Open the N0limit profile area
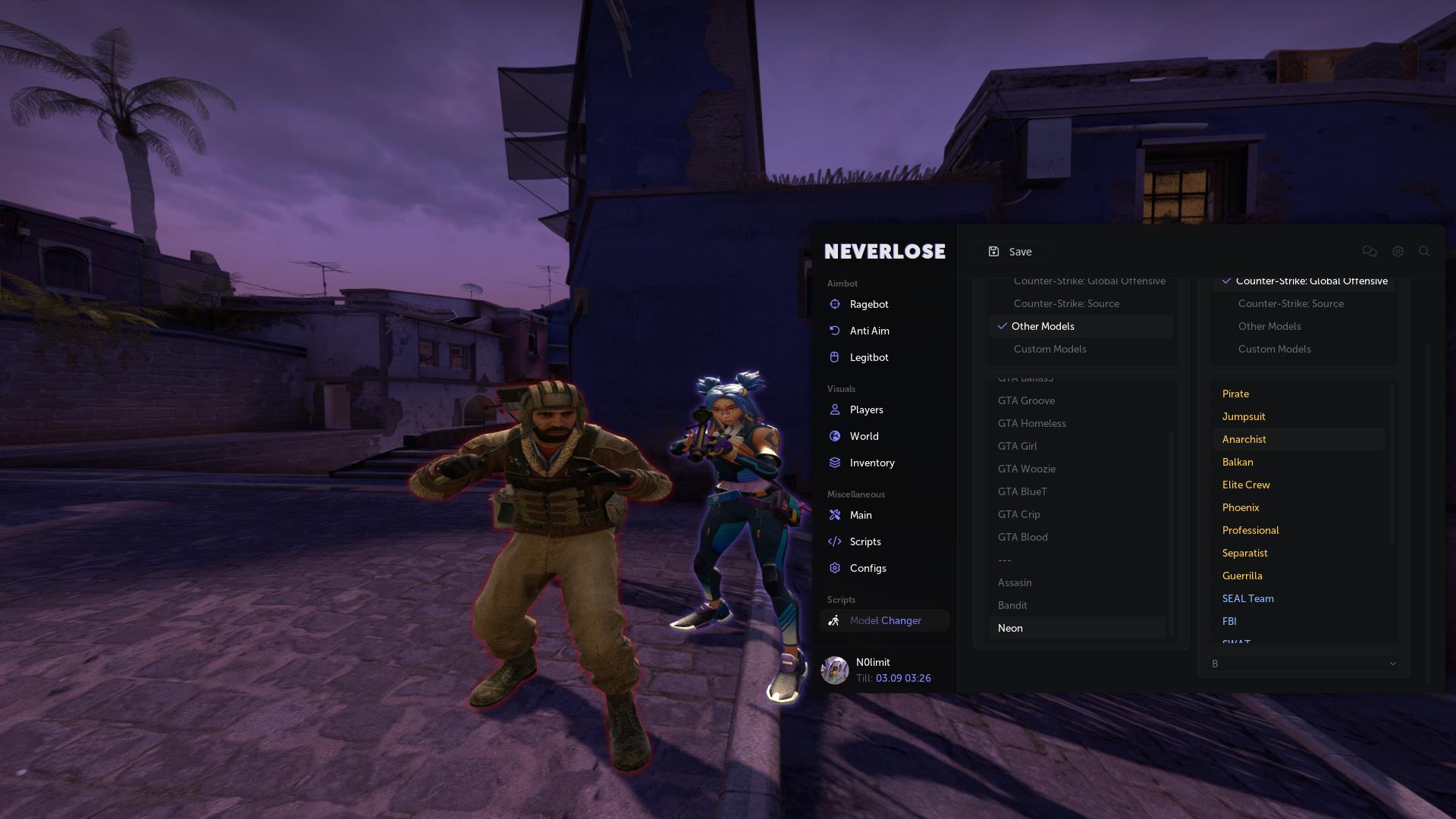This screenshot has height=819, width=1456. click(x=873, y=670)
